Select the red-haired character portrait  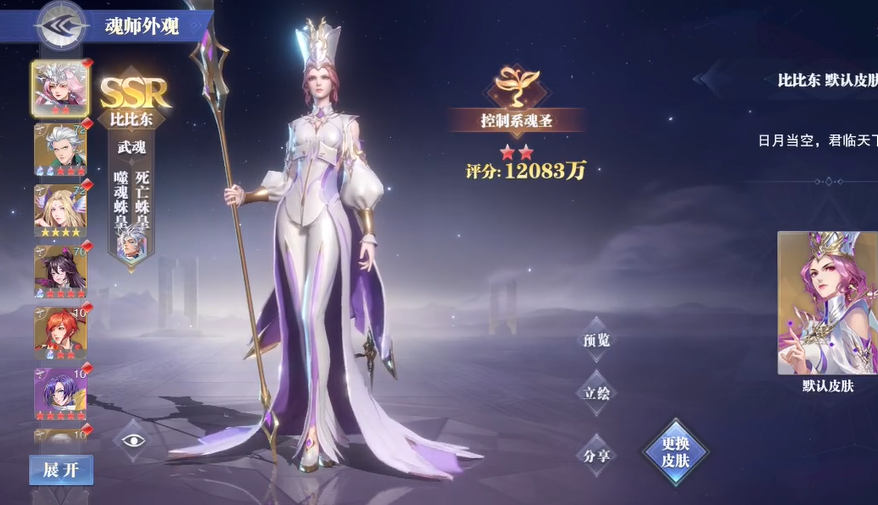click(60, 332)
